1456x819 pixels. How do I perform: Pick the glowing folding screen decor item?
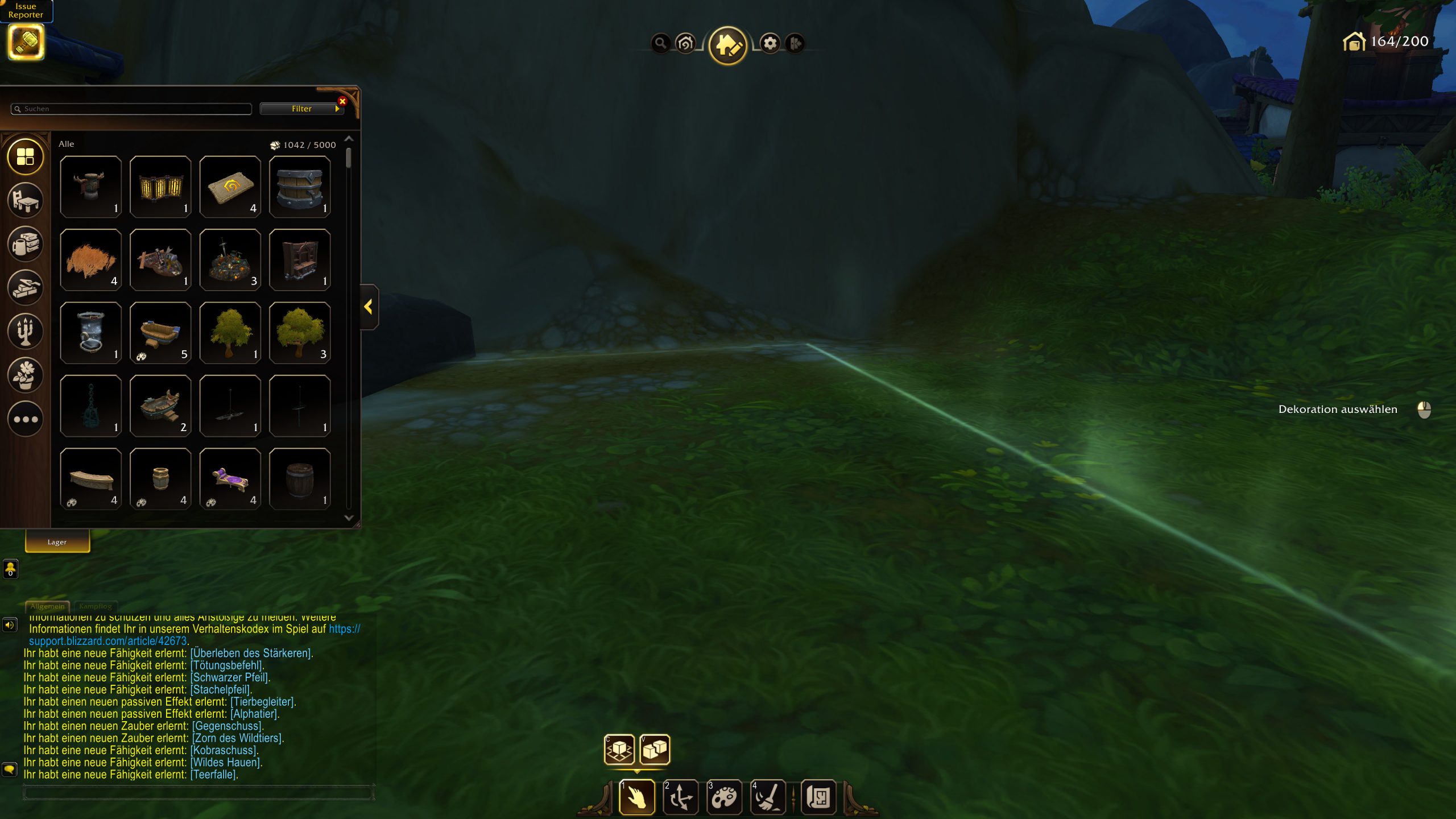click(160, 187)
